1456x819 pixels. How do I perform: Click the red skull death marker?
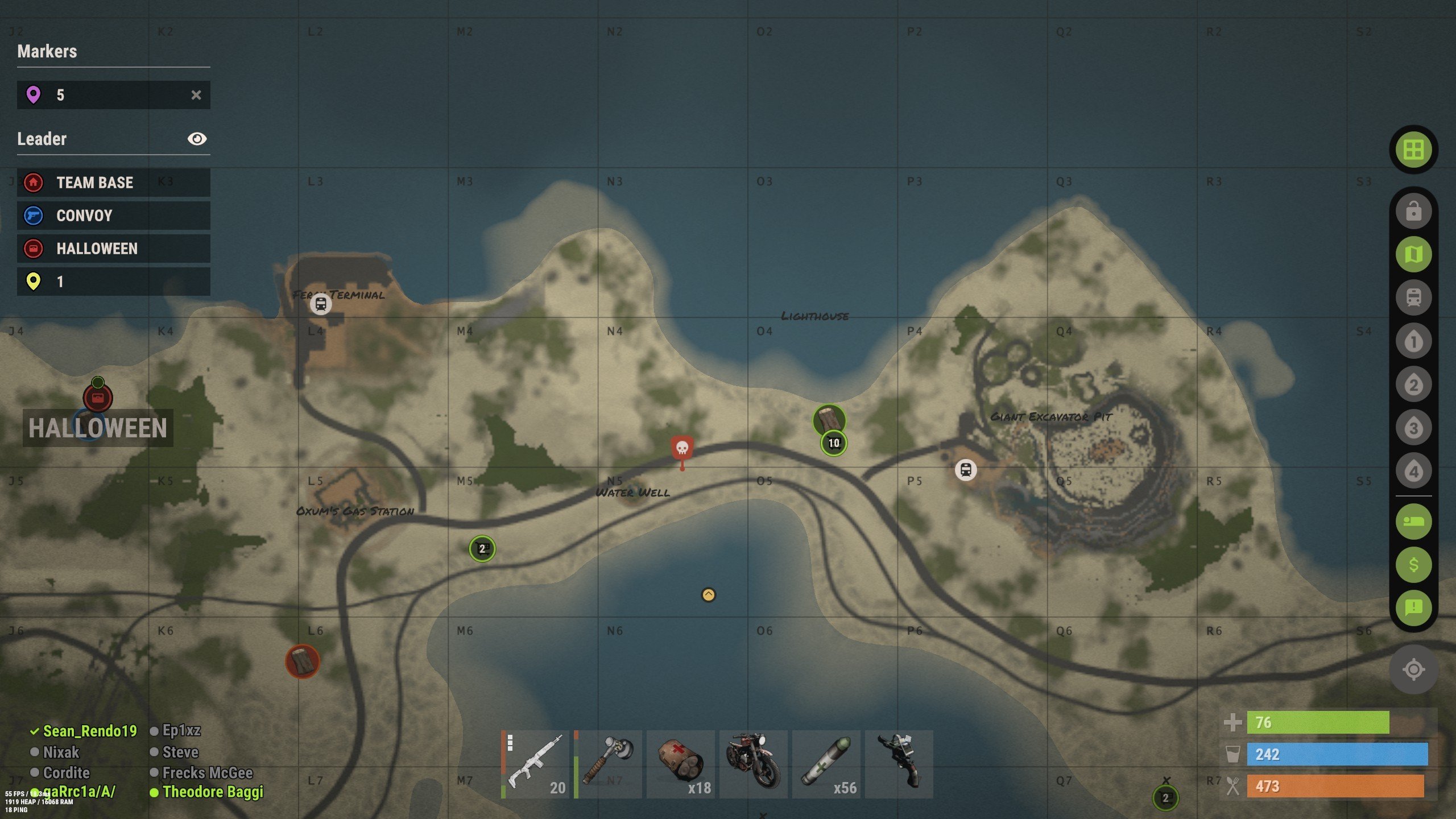pos(682,449)
